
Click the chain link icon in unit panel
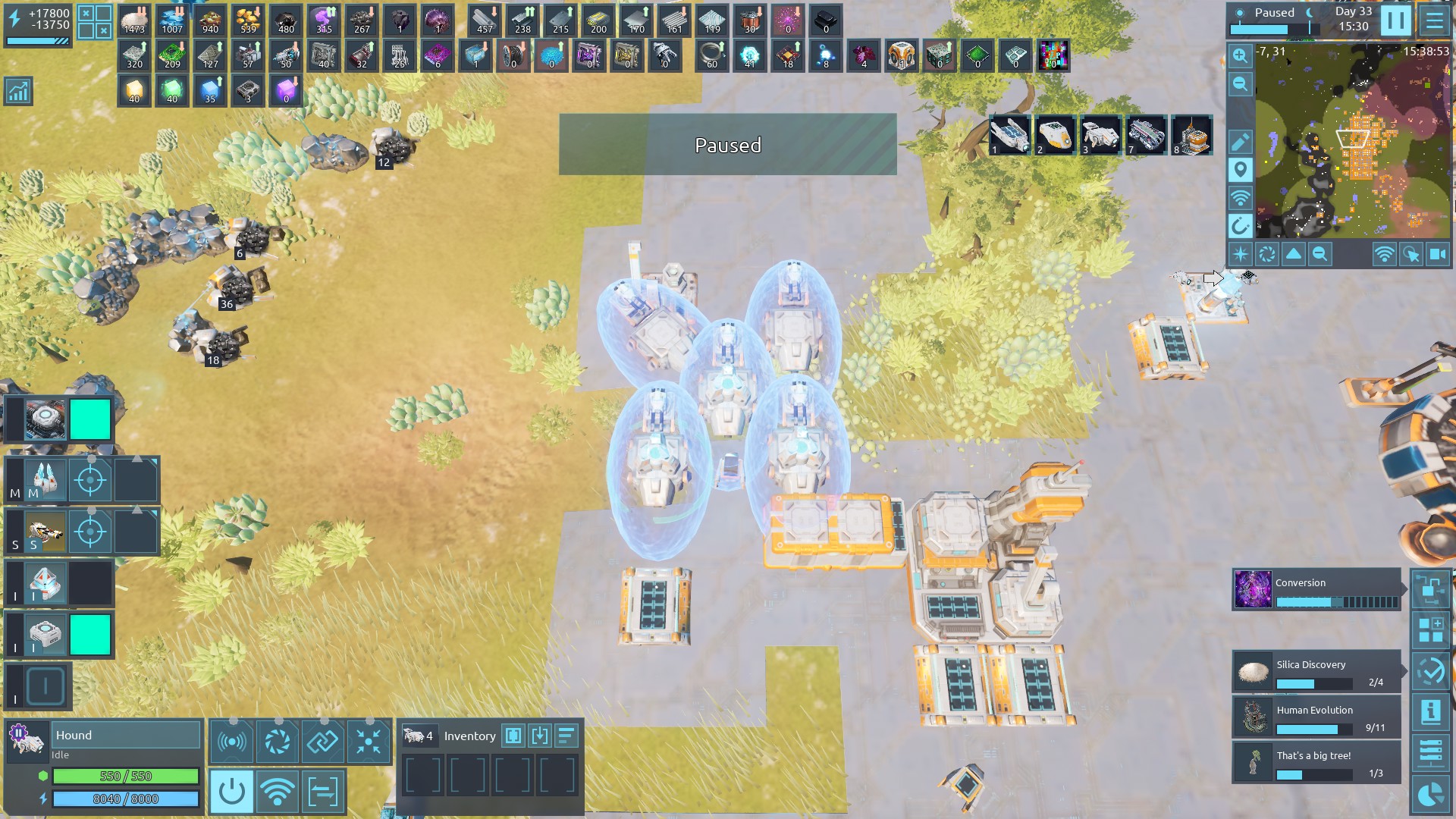point(322,741)
